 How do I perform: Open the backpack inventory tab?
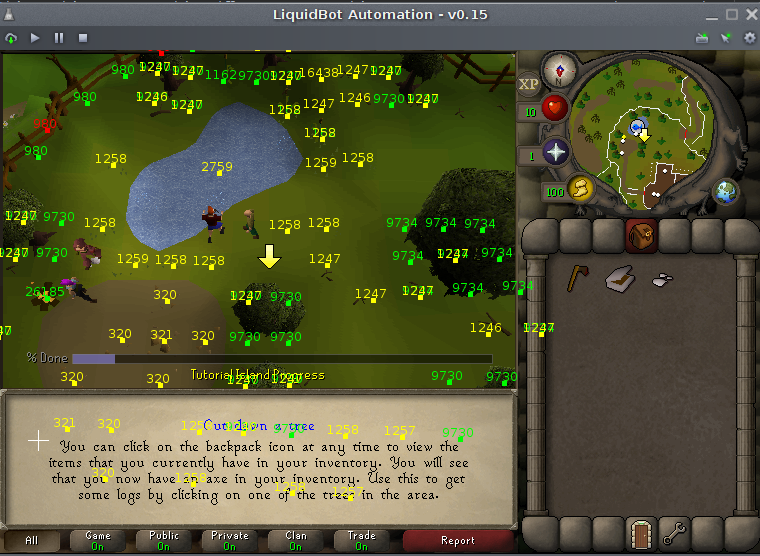(641, 236)
